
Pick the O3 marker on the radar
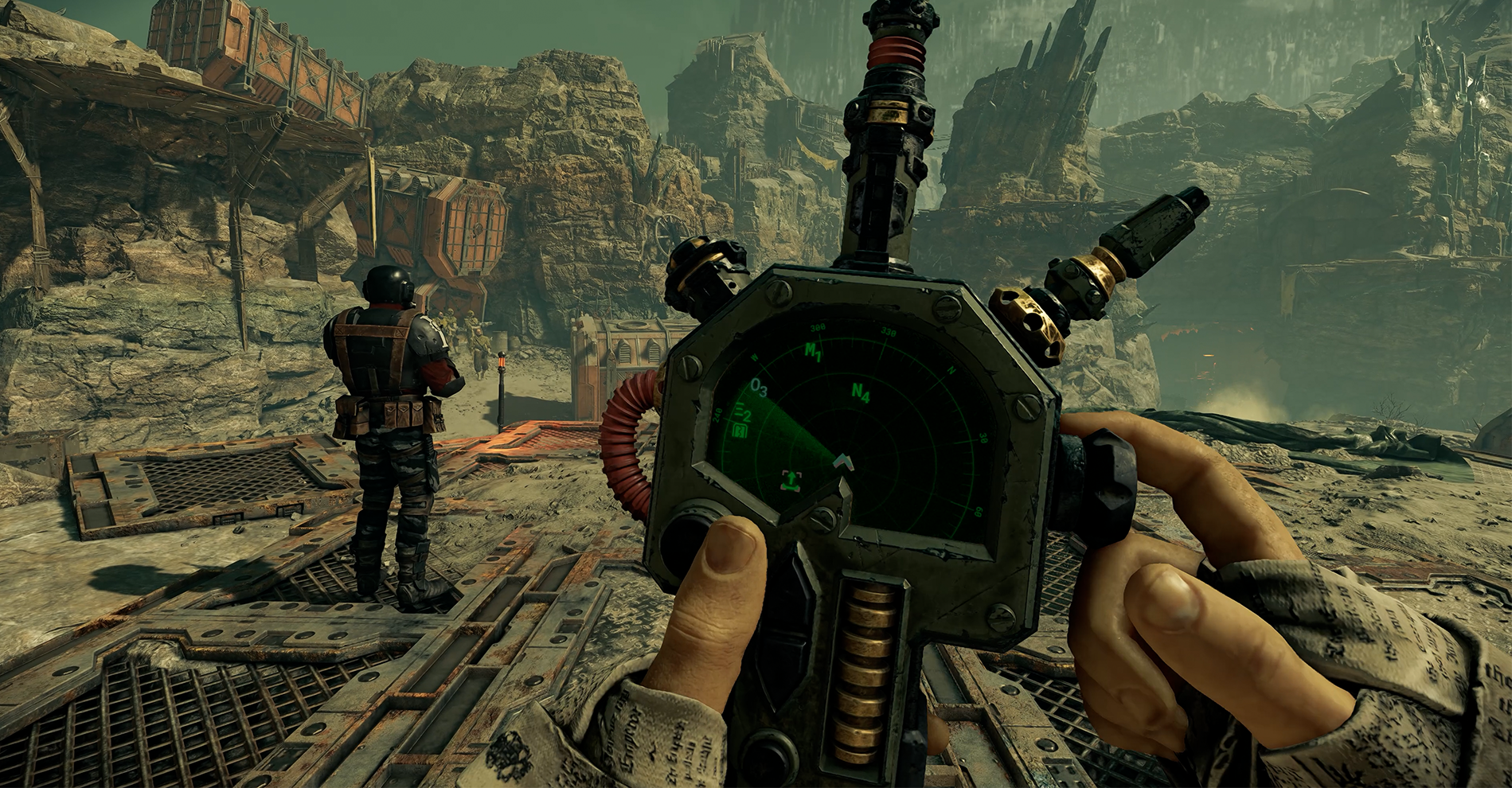(759, 388)
